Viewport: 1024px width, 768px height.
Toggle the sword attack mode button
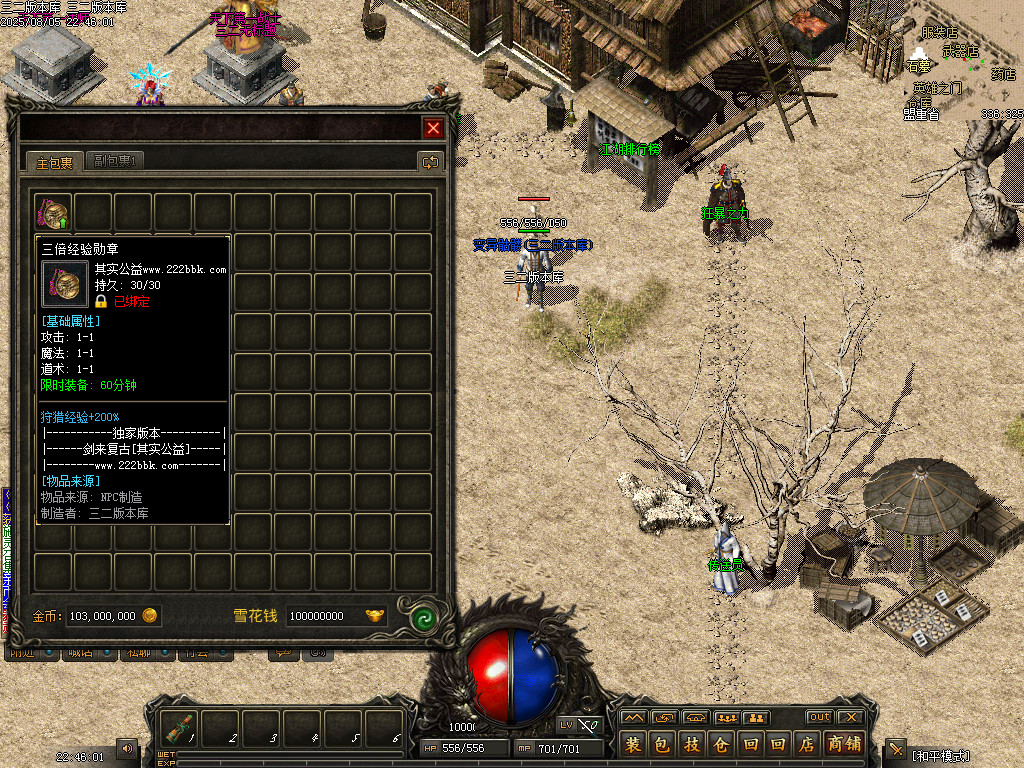[x=896, y=749]
